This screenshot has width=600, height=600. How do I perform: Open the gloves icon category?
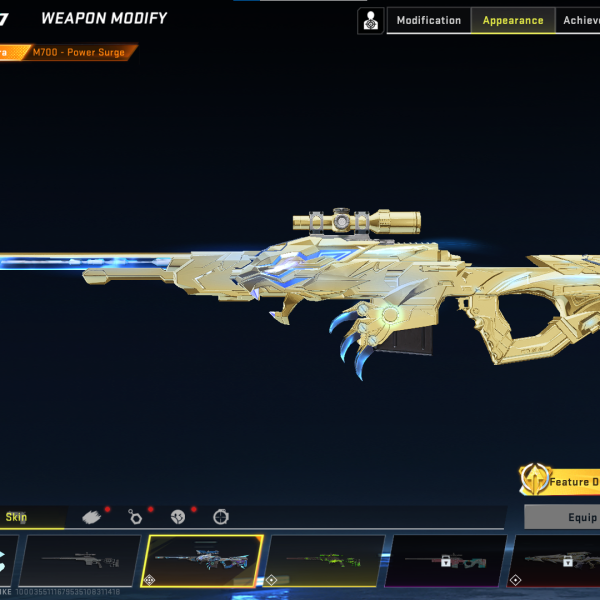point(92,517)
